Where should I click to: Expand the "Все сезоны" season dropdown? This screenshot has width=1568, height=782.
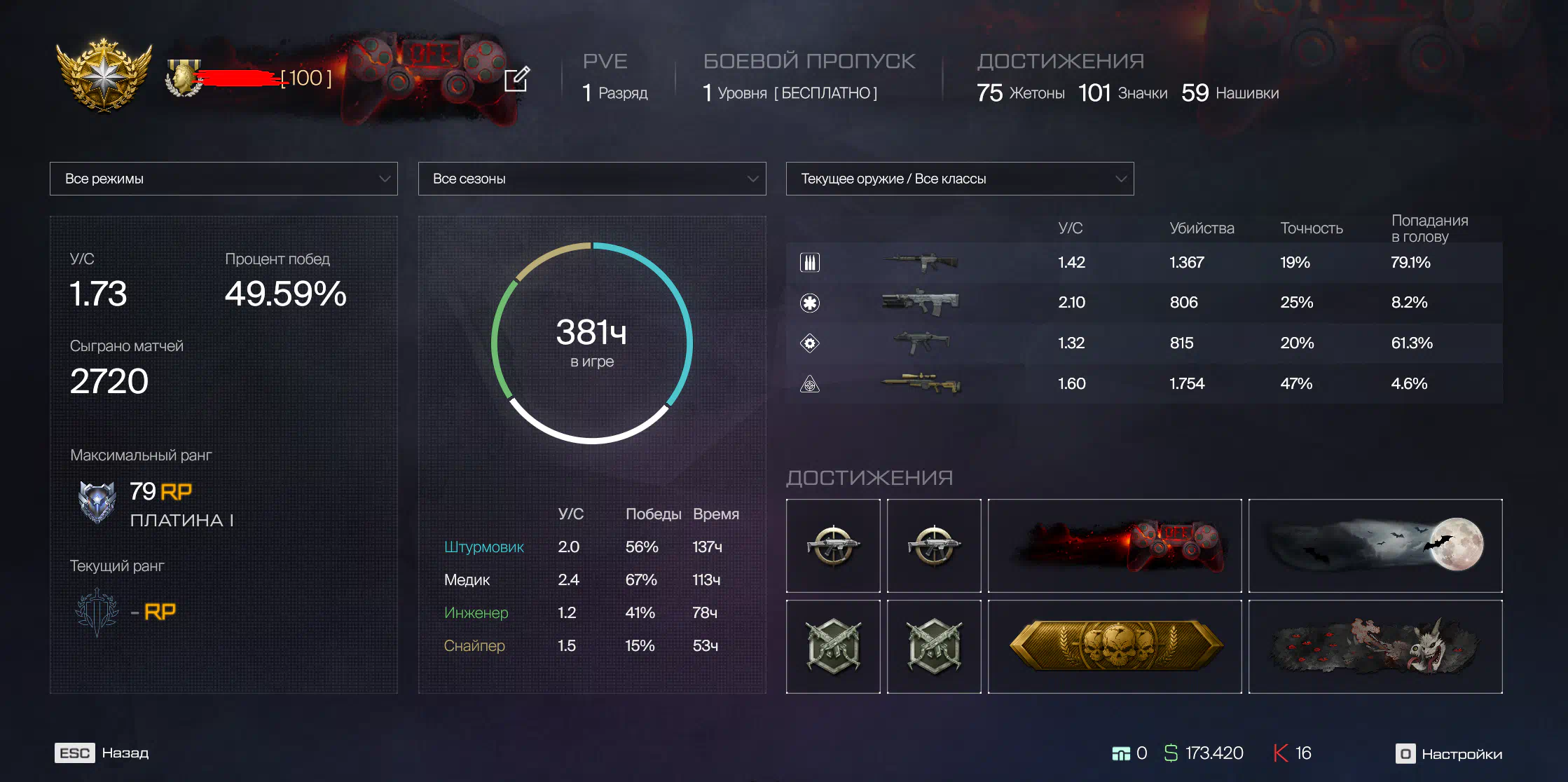click(591, 179)
